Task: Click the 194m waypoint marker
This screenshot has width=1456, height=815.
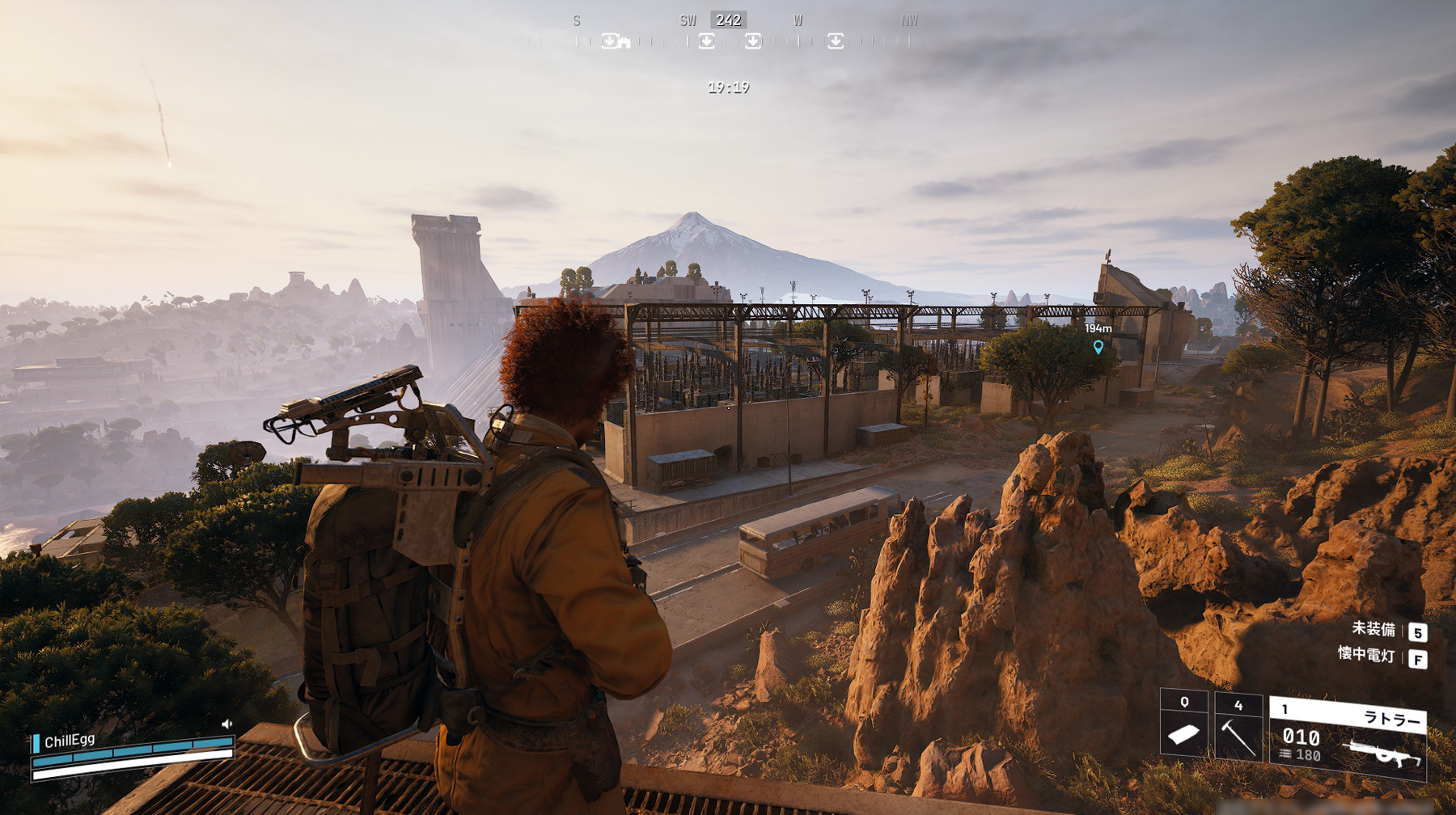Action: pos(1098,347)
